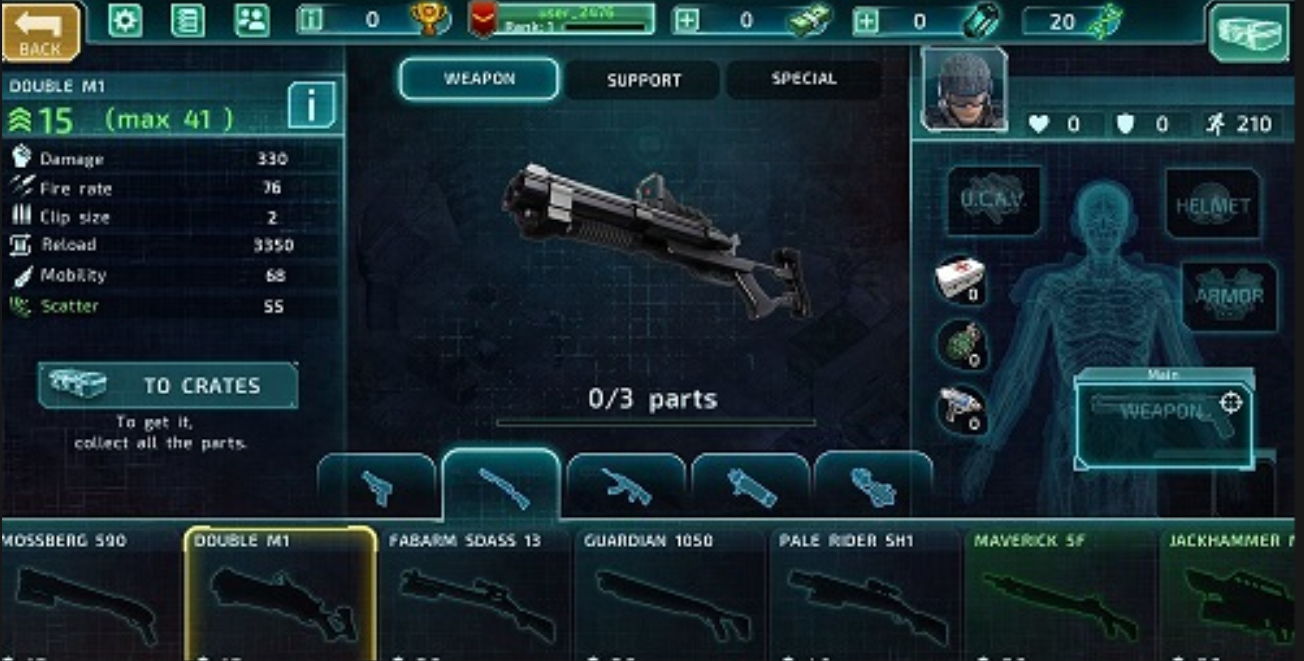
Task: Open the HELMET equipment slot
Action: click(1213, 205)
